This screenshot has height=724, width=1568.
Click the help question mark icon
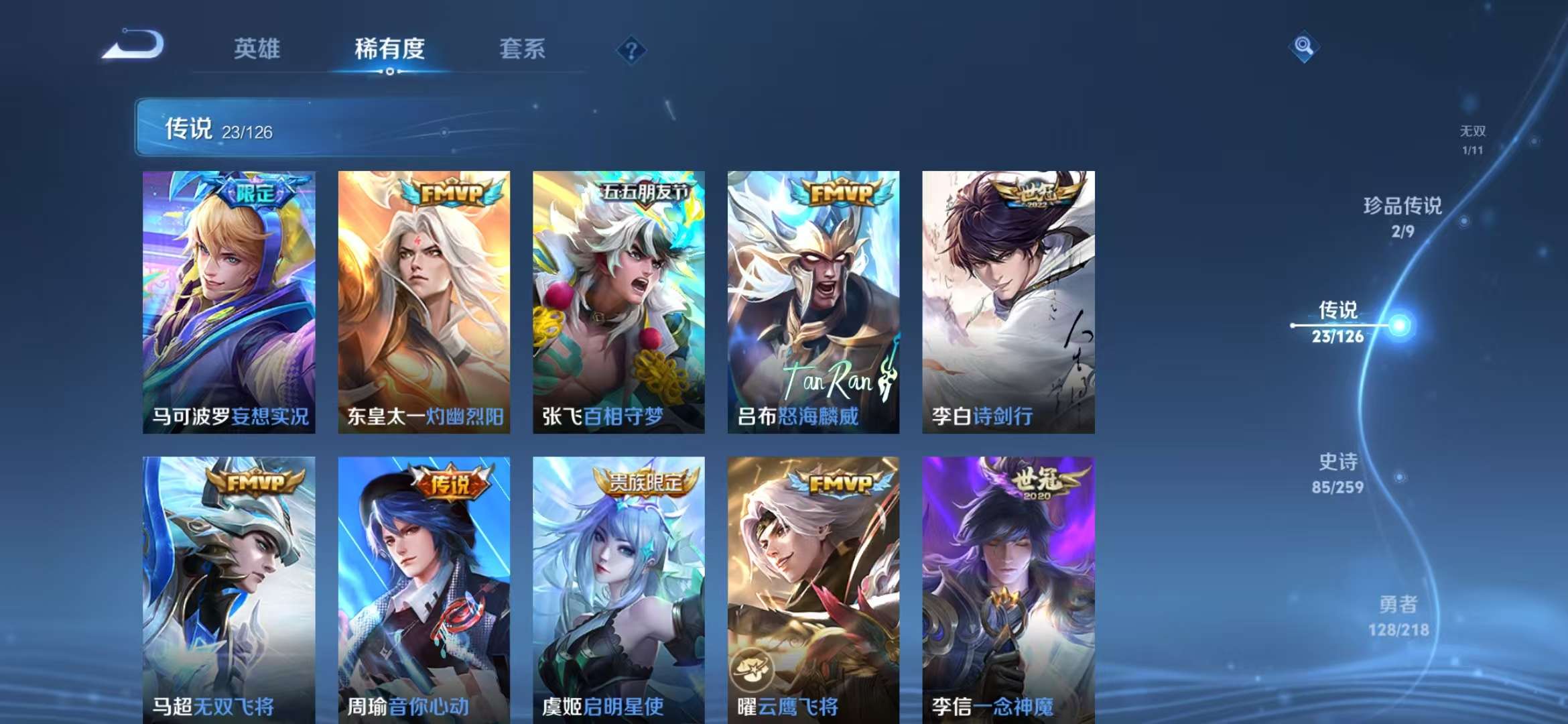point(631,48)
